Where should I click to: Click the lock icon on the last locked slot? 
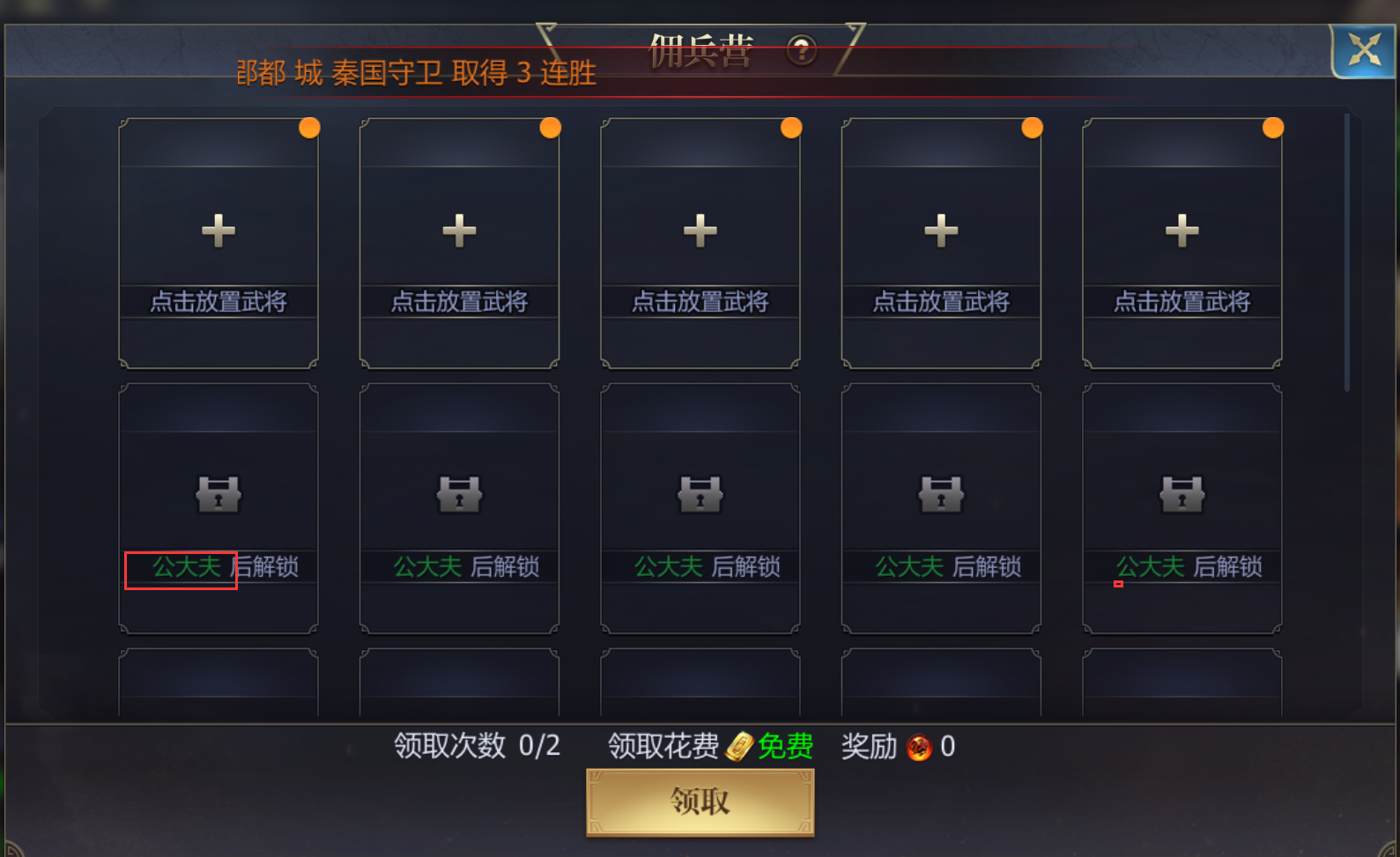1181,493
